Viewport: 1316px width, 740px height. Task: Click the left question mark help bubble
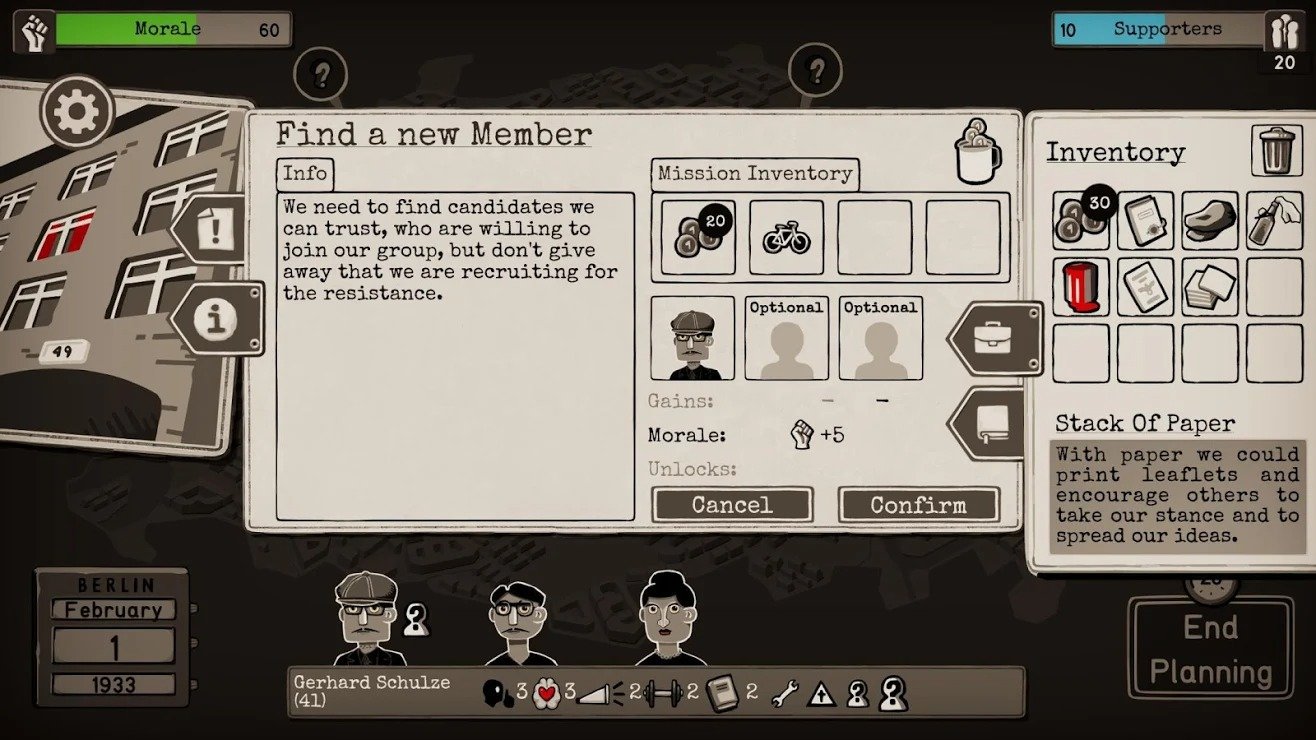(321, 74)
